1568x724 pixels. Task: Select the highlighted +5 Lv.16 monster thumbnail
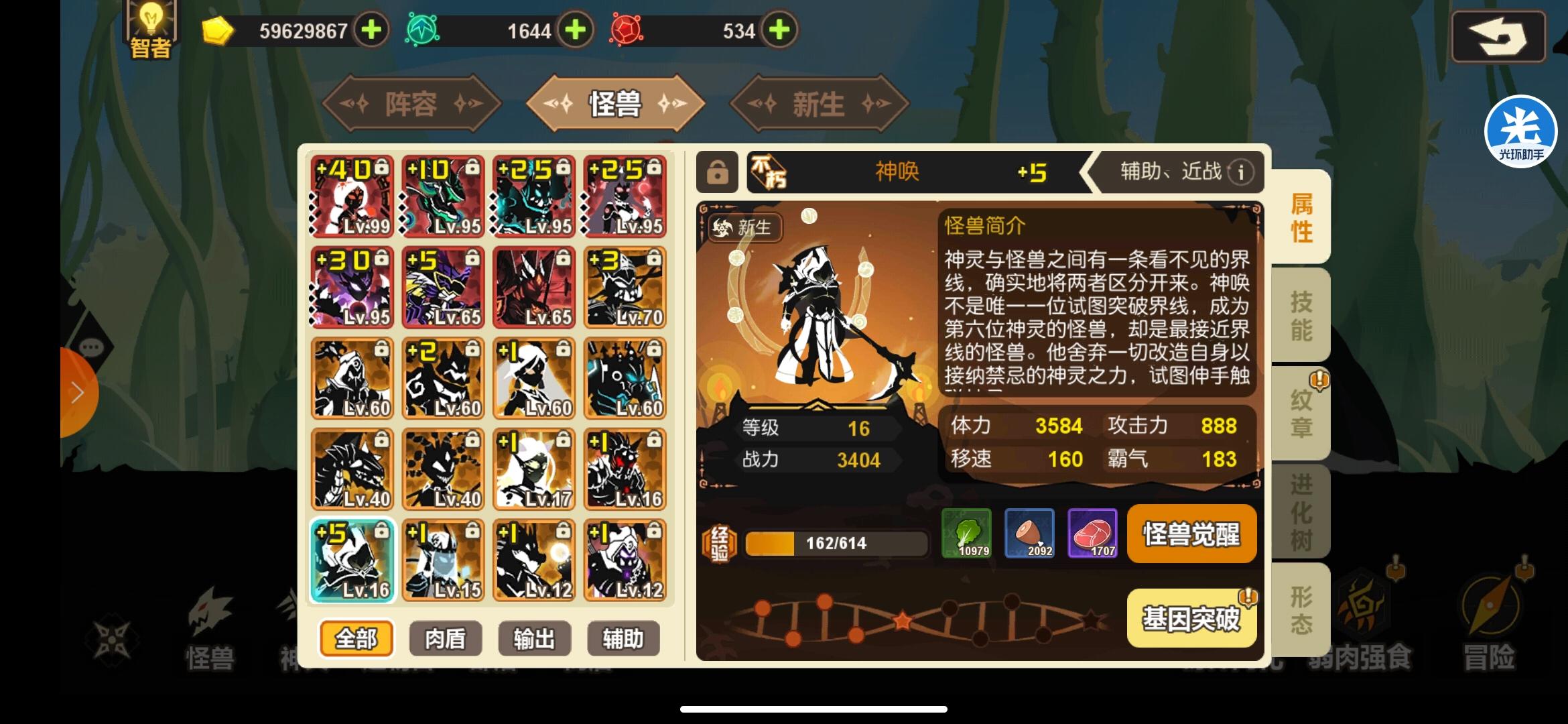tap(352, 561)
